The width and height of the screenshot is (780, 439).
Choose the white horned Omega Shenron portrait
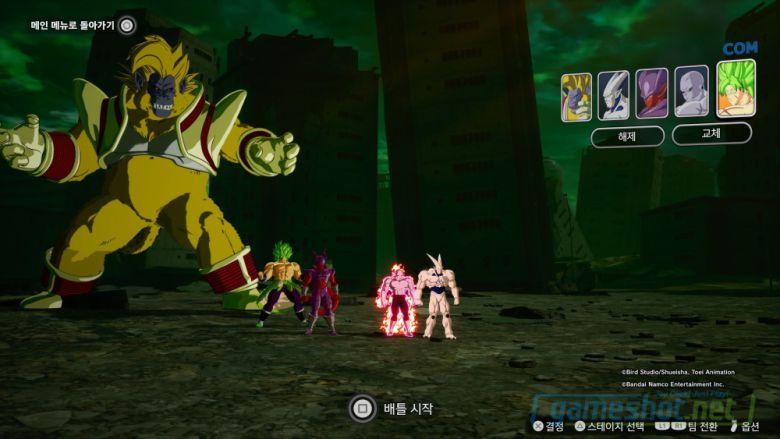coord(614,96)
